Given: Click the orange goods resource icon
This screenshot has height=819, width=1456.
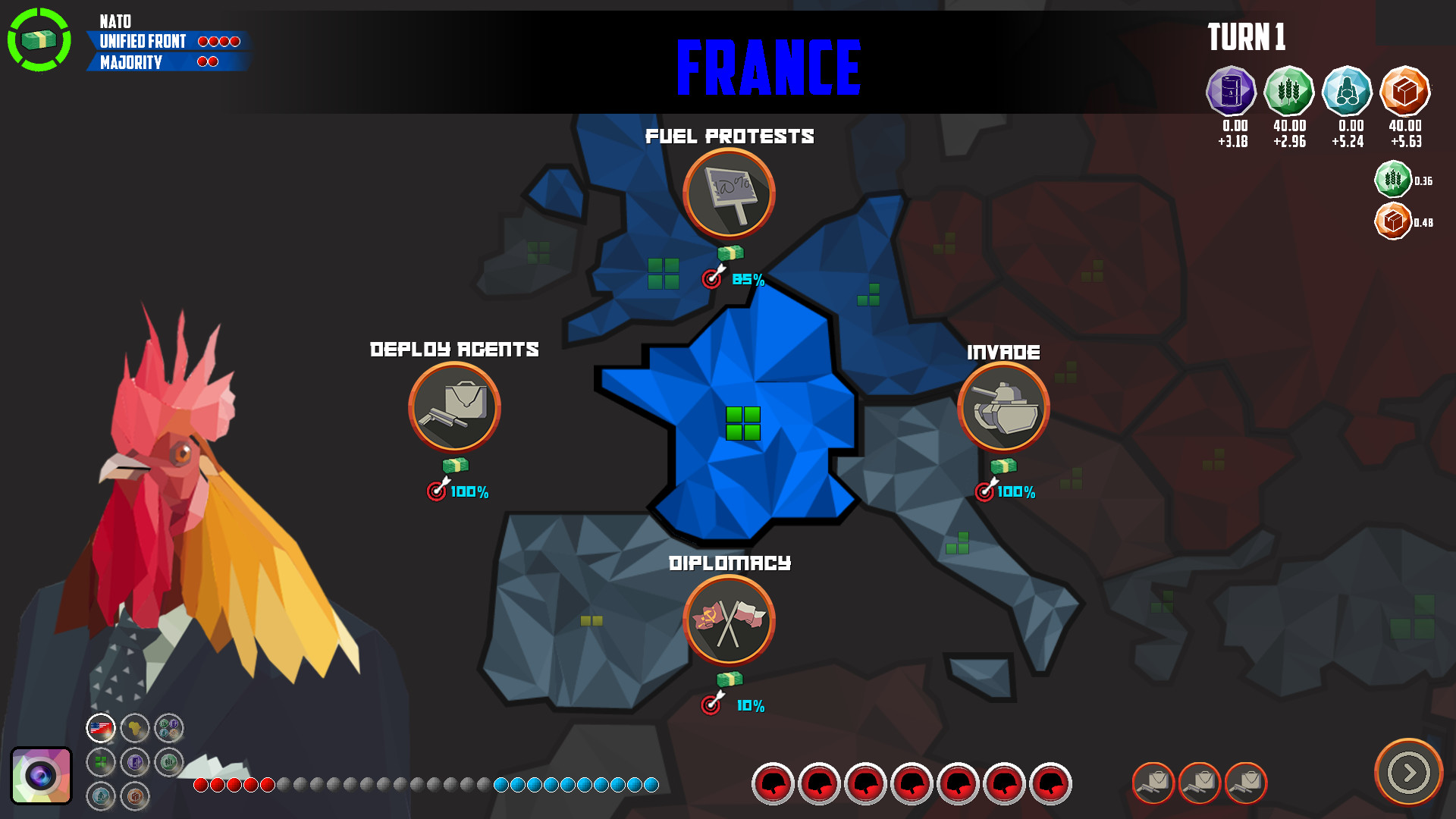Looking at the screenshot, I should pyautogui.click(x=1406, y=90).
